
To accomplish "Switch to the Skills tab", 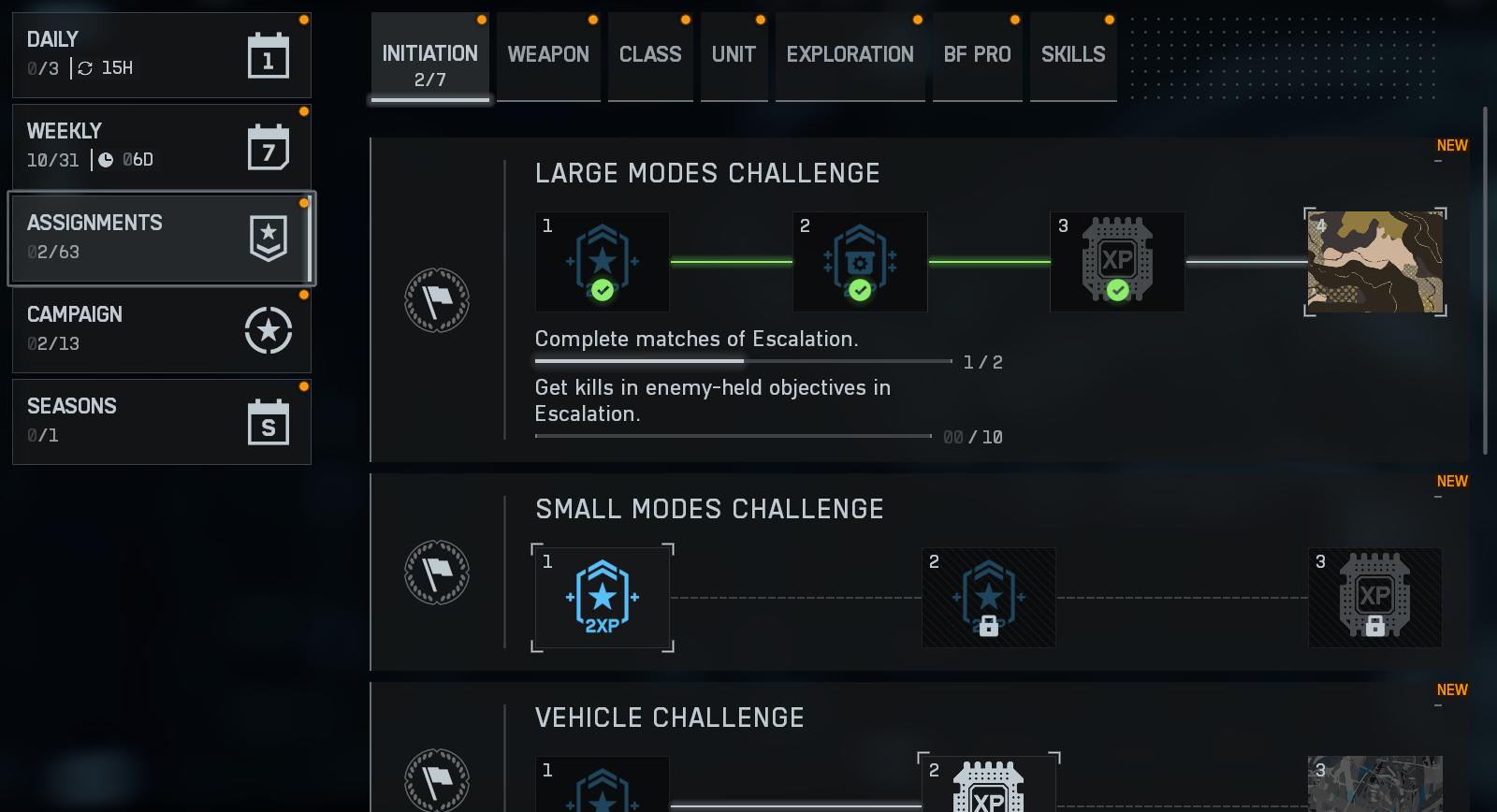I will (x=1073, y=55).
